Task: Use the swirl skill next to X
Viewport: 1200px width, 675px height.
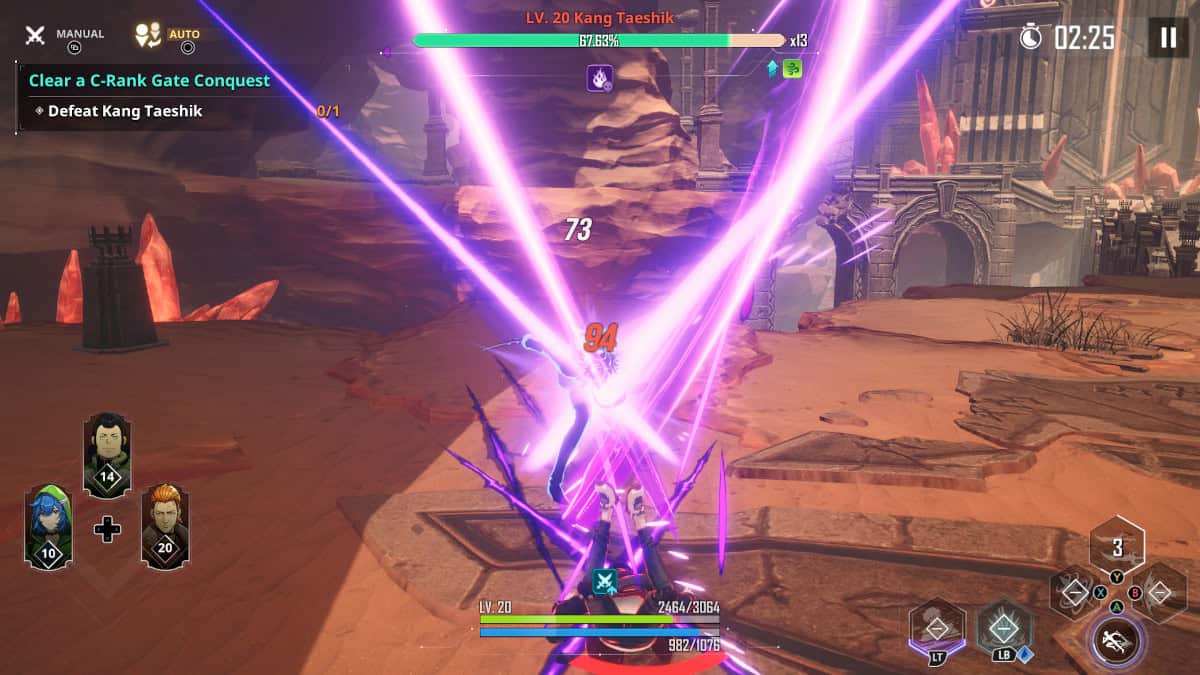Action: (x=1073, y=593)
